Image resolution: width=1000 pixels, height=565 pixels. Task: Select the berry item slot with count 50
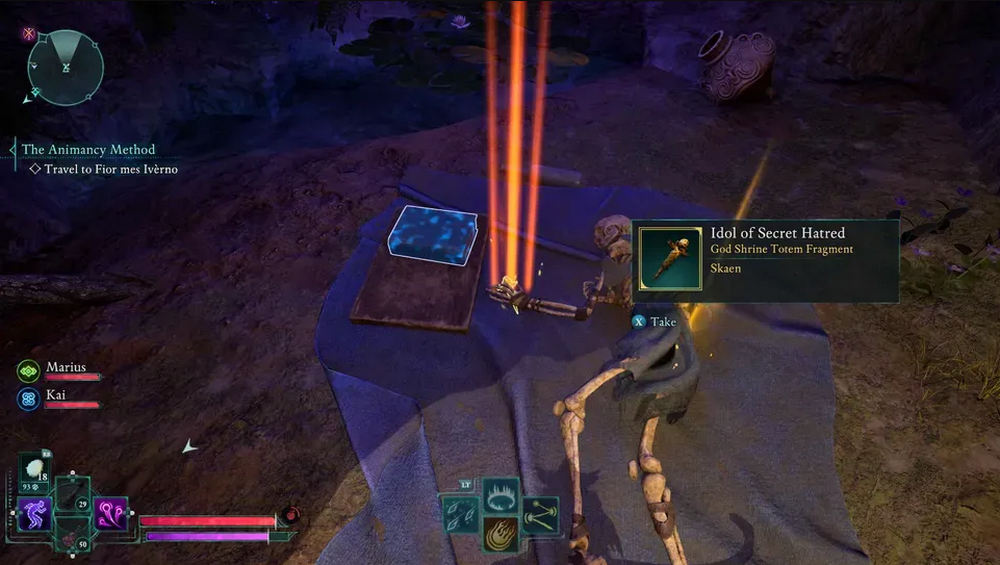coord(73,532)
